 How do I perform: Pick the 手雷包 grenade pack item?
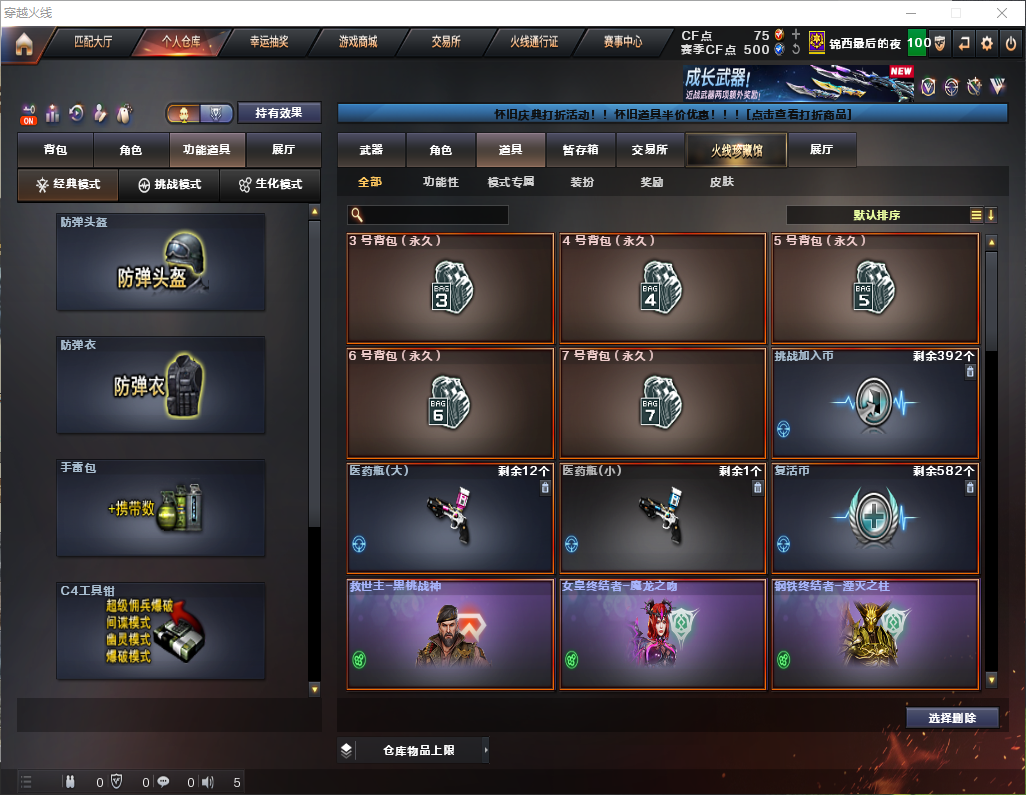pos(161,508)
